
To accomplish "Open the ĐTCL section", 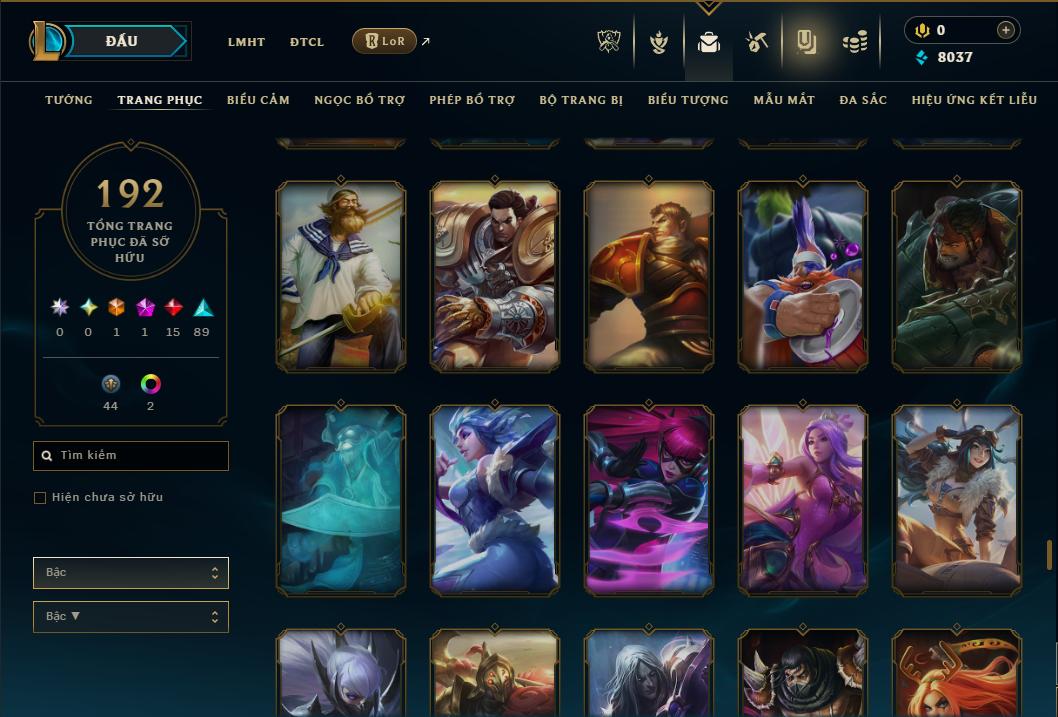I will point(307,42).
